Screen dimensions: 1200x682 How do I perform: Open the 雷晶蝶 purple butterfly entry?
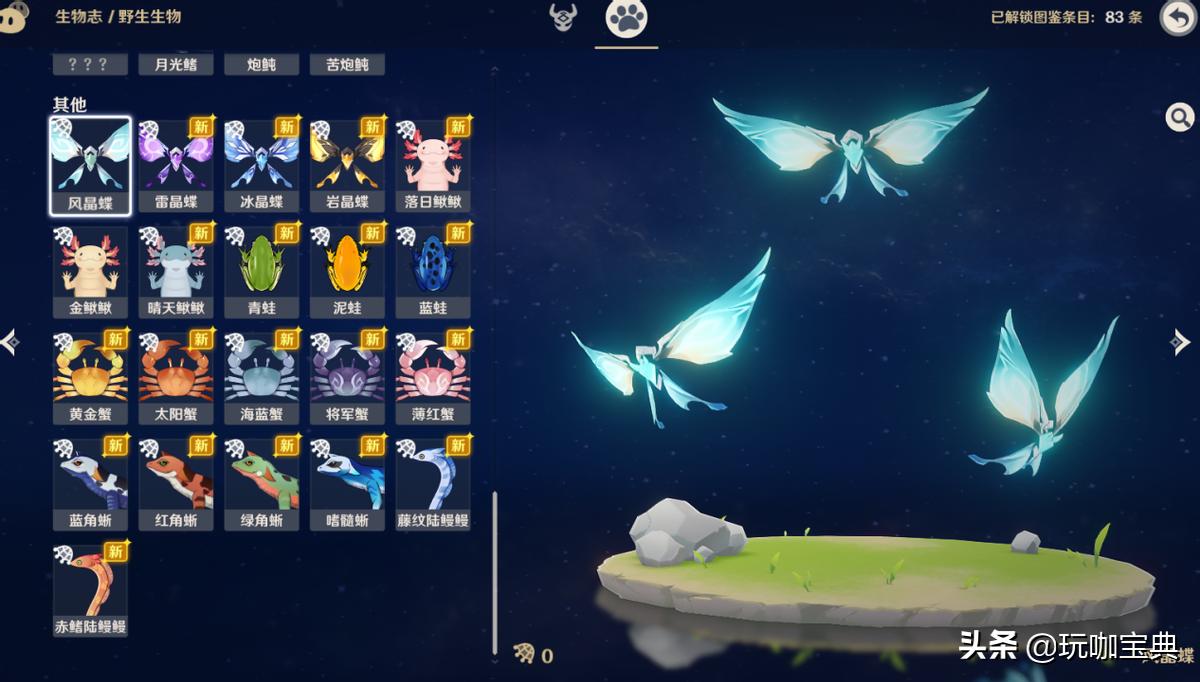pos(176,165)
